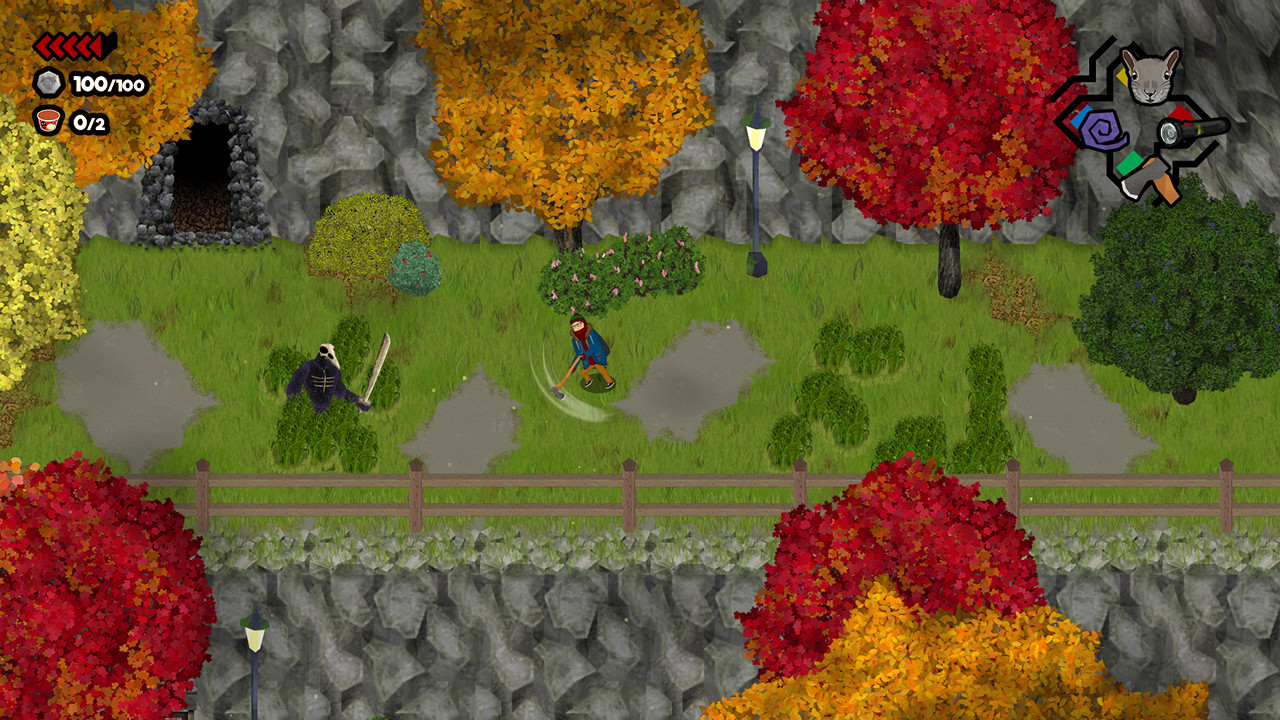Click the squirrel portrait on the item wheel
This screenshot has height=720, width=1280.
1150,77
